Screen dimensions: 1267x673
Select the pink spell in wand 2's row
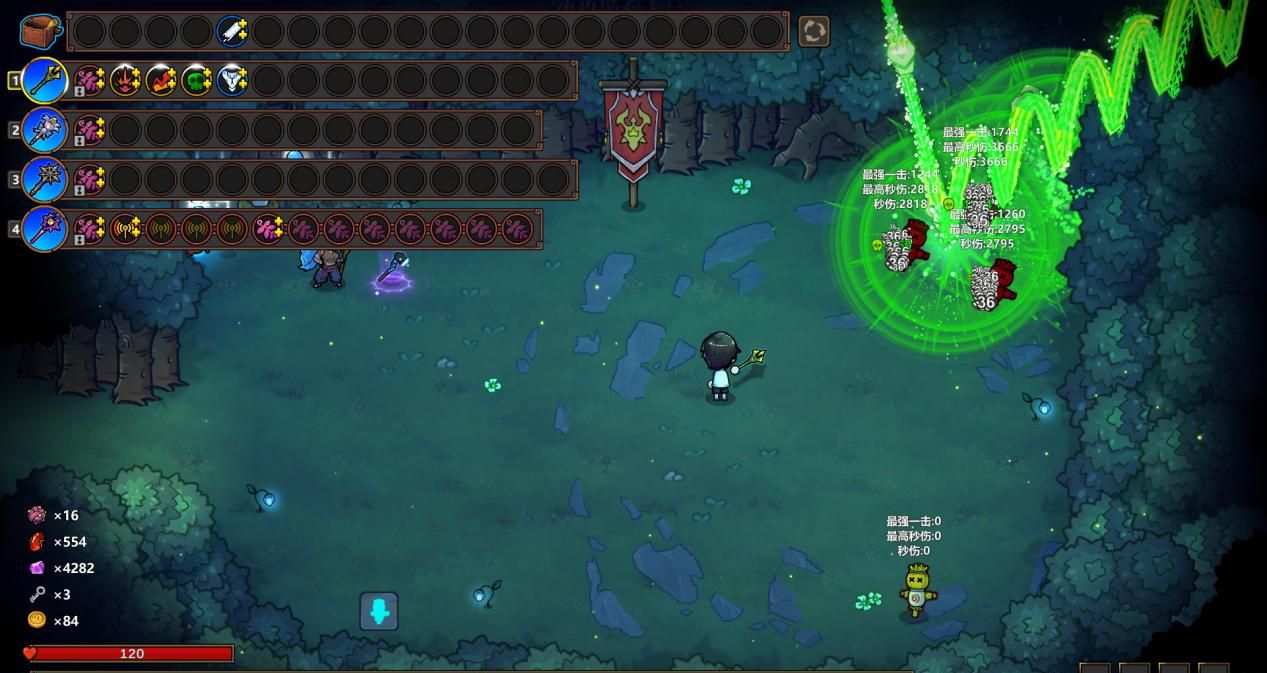click(x=90, y=130)
